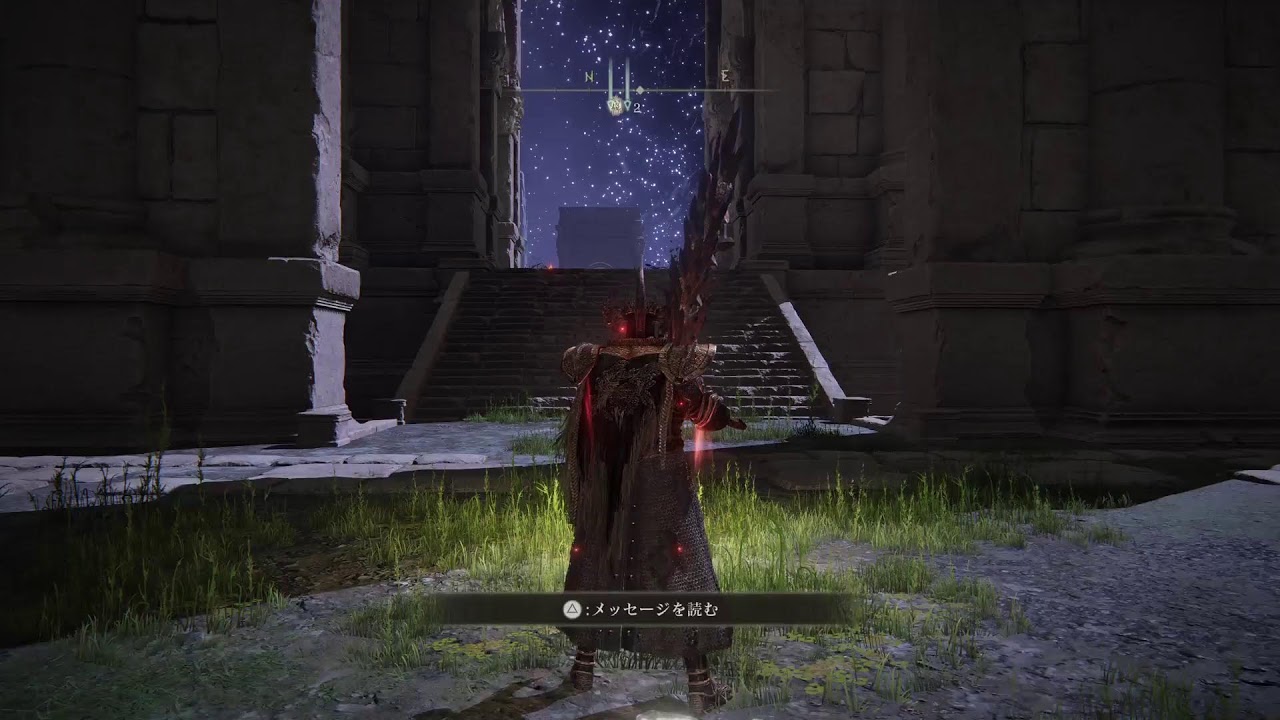Select the glowing site-of-grace marker on the compass

pyautogui.click(x=616, y=105)
